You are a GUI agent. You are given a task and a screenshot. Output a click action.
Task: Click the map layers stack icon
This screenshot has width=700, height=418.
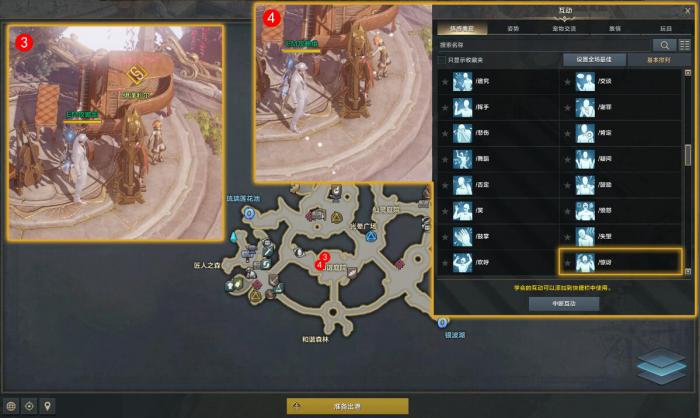tap(661, 365)
